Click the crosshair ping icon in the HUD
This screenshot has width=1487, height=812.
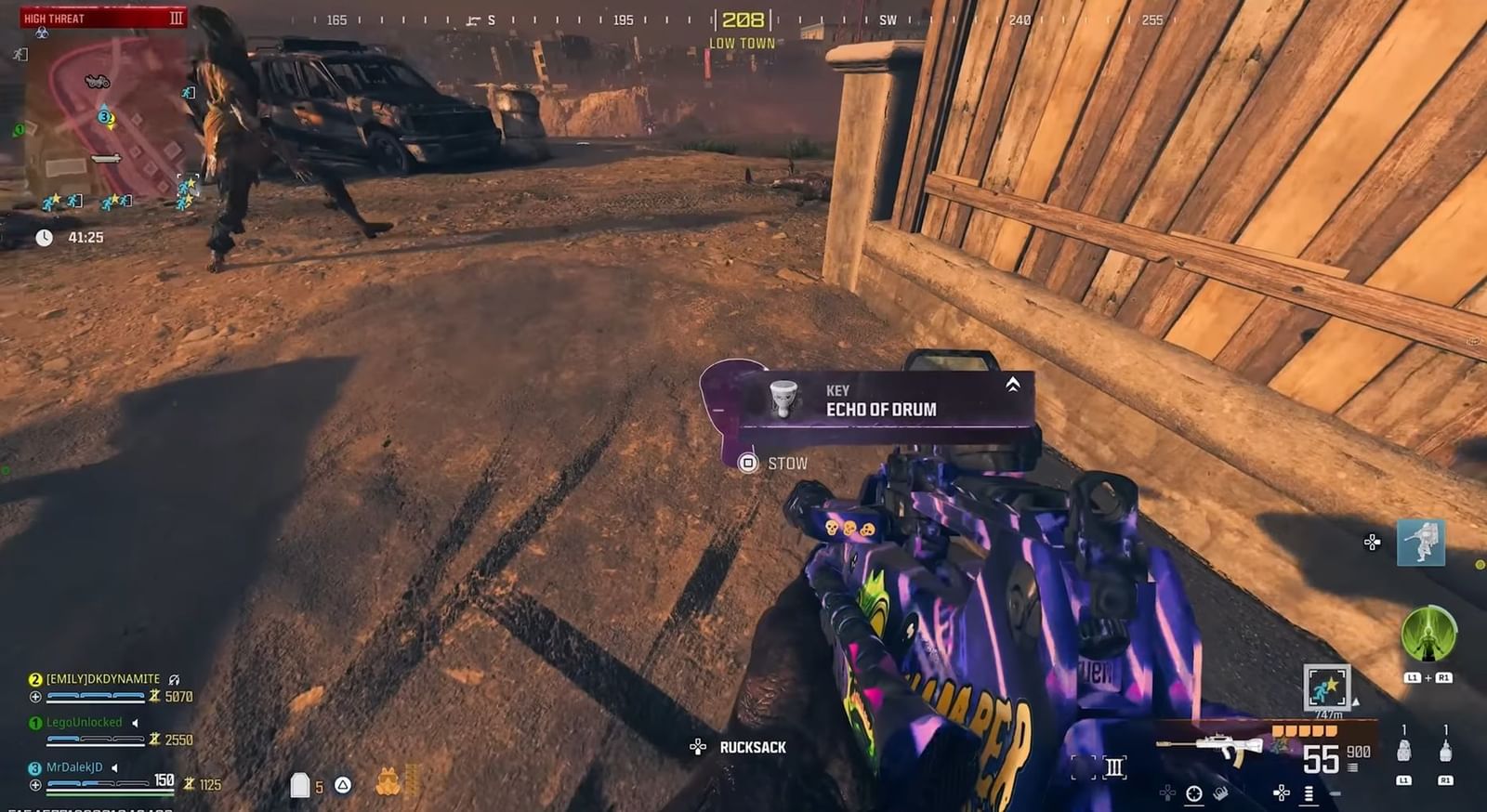(1194, 792)
